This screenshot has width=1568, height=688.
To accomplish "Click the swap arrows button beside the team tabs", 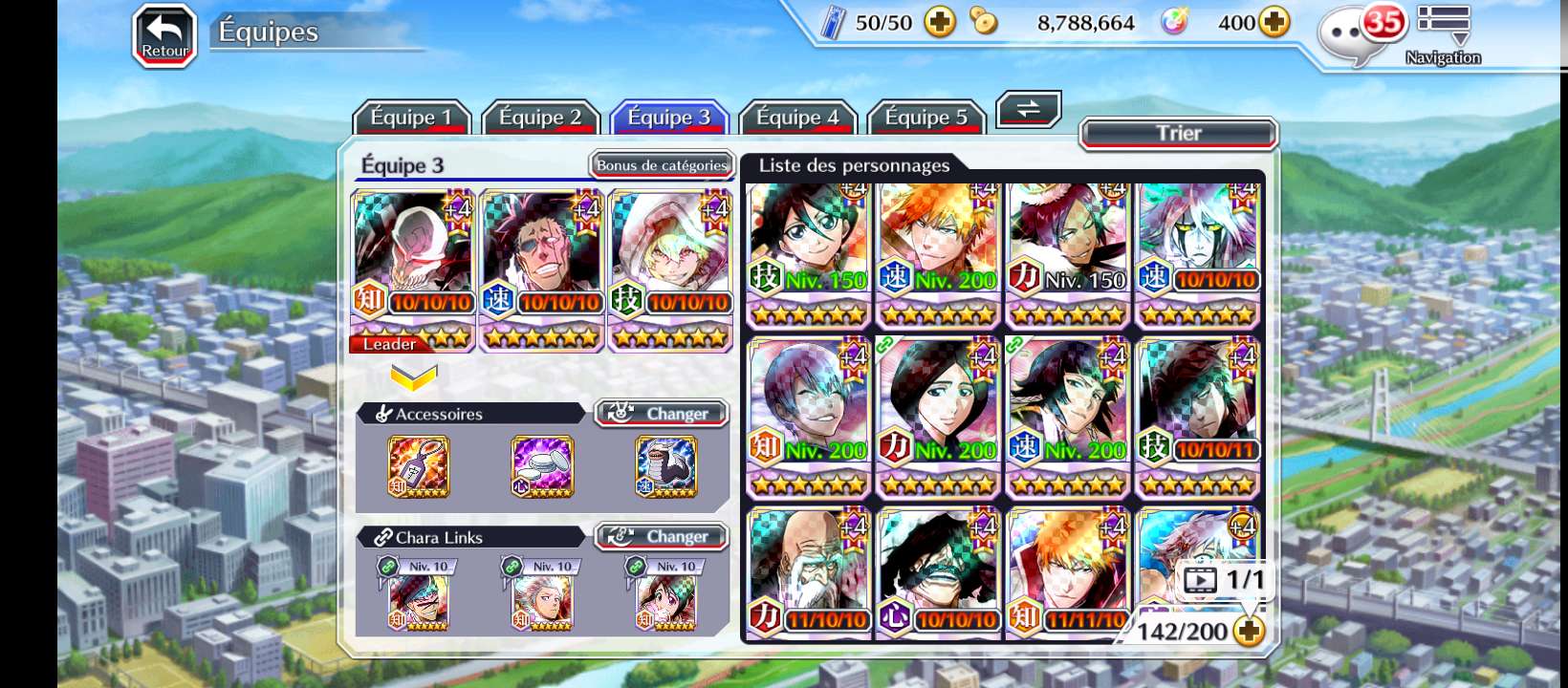I will pos(1028,109).
